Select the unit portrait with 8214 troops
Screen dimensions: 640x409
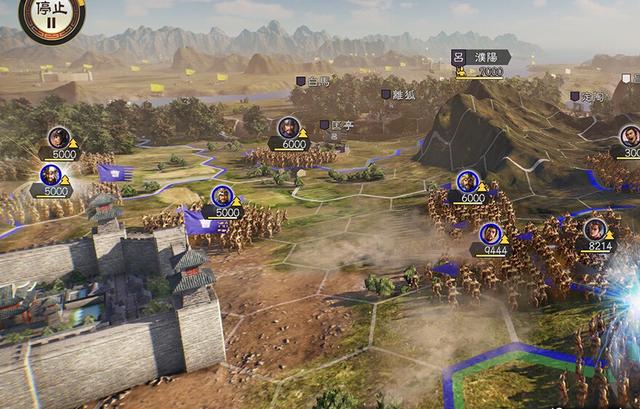tap(595, 229)
